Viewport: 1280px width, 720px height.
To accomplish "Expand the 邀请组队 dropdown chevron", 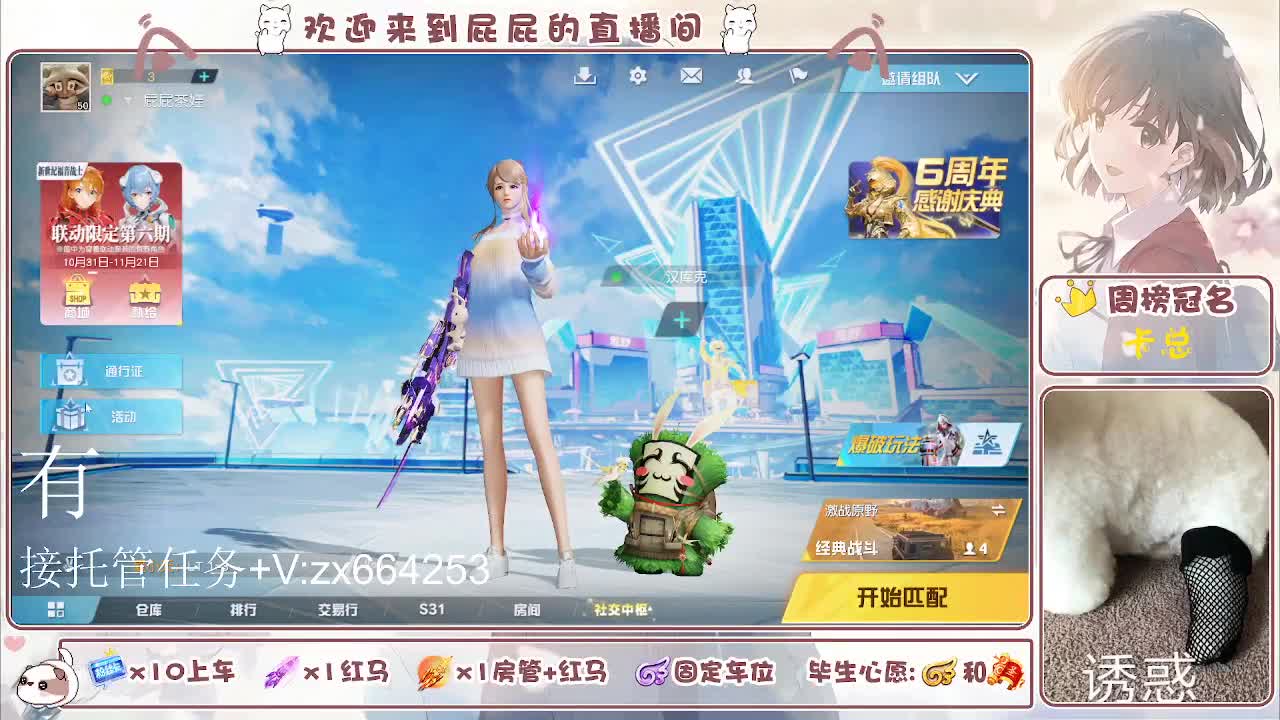I will coord(965,80).
